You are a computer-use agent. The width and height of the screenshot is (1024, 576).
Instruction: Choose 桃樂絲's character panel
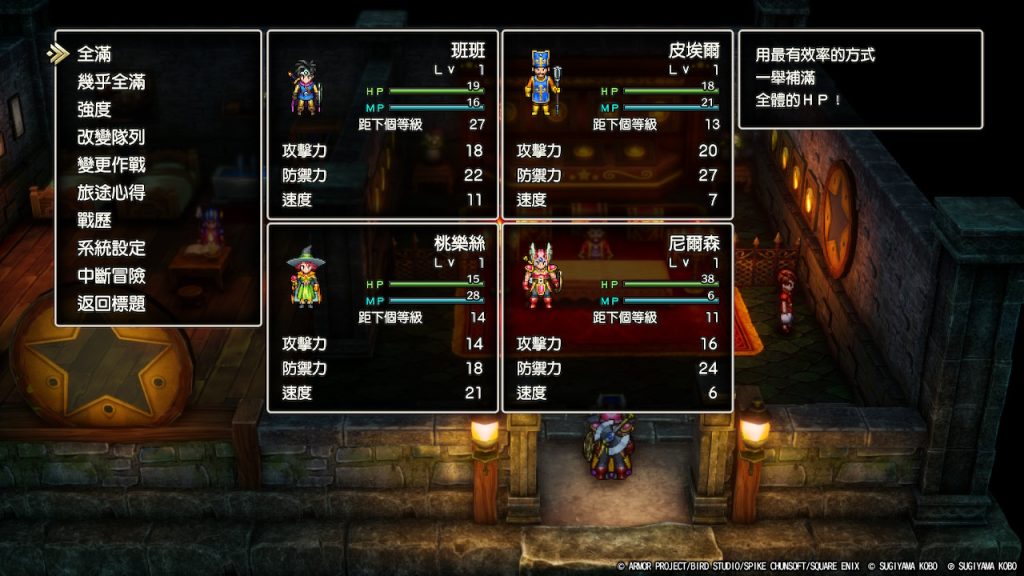[x=382, y=318]
